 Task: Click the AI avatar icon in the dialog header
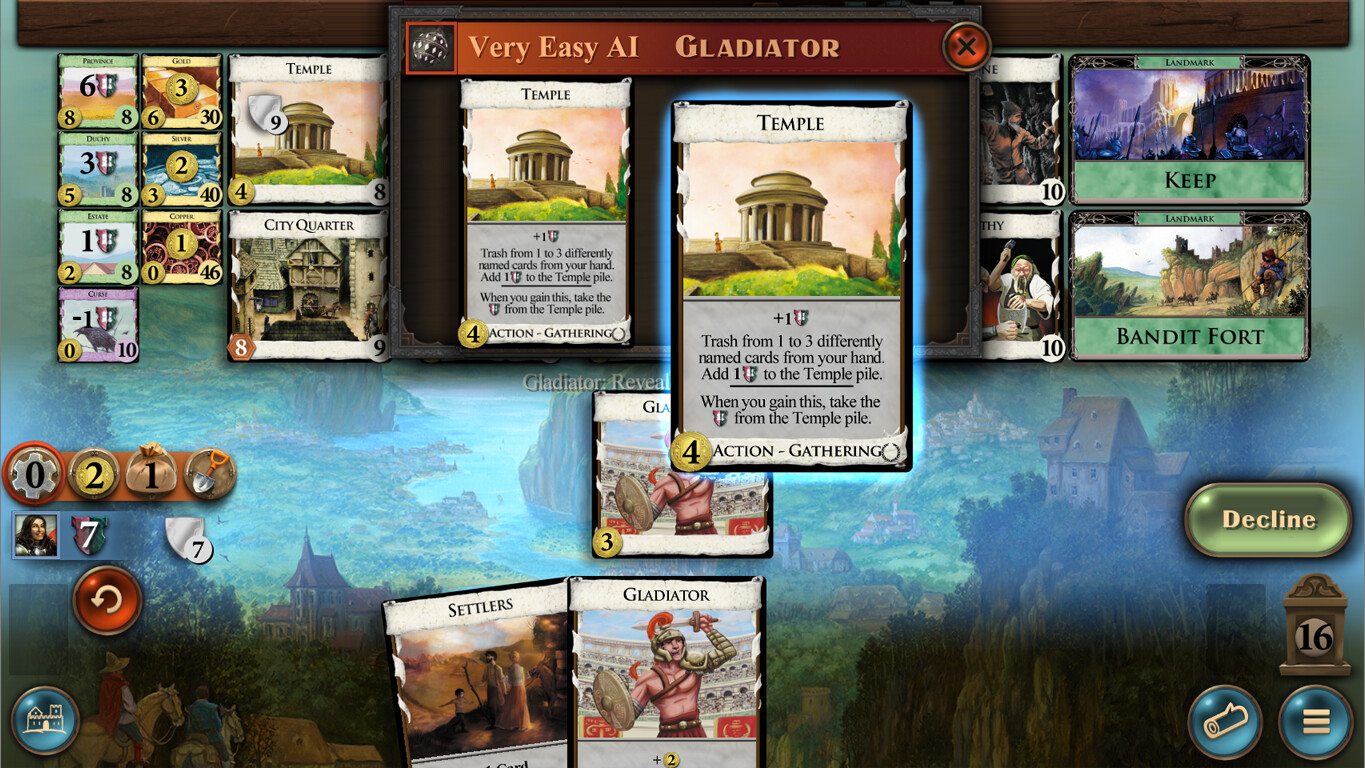tap(430, 46)
